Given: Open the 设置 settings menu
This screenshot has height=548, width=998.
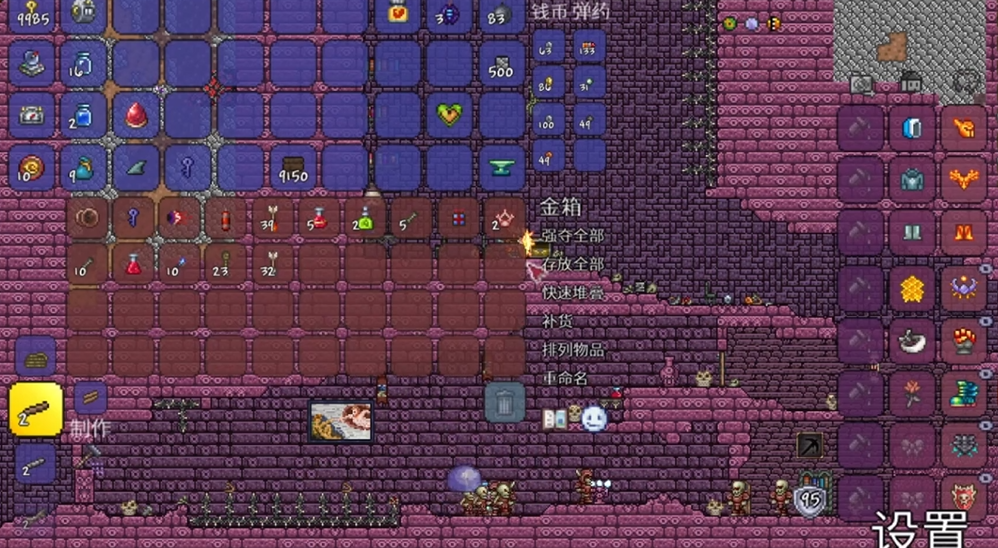Looking at the screenshot, I should pyautogui.click(x=920, y=528).
